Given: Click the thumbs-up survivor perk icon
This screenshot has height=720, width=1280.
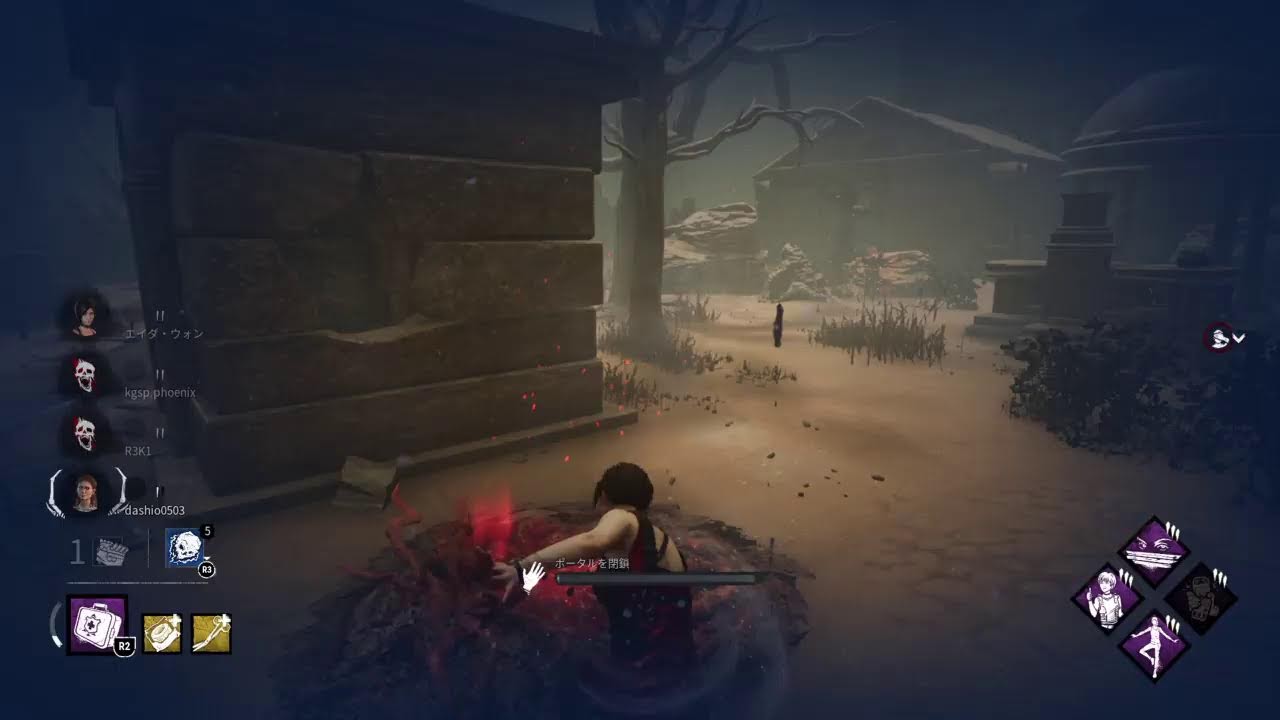Looking at the screenshot, I should pyautogui.click(x=1107, y=598).
